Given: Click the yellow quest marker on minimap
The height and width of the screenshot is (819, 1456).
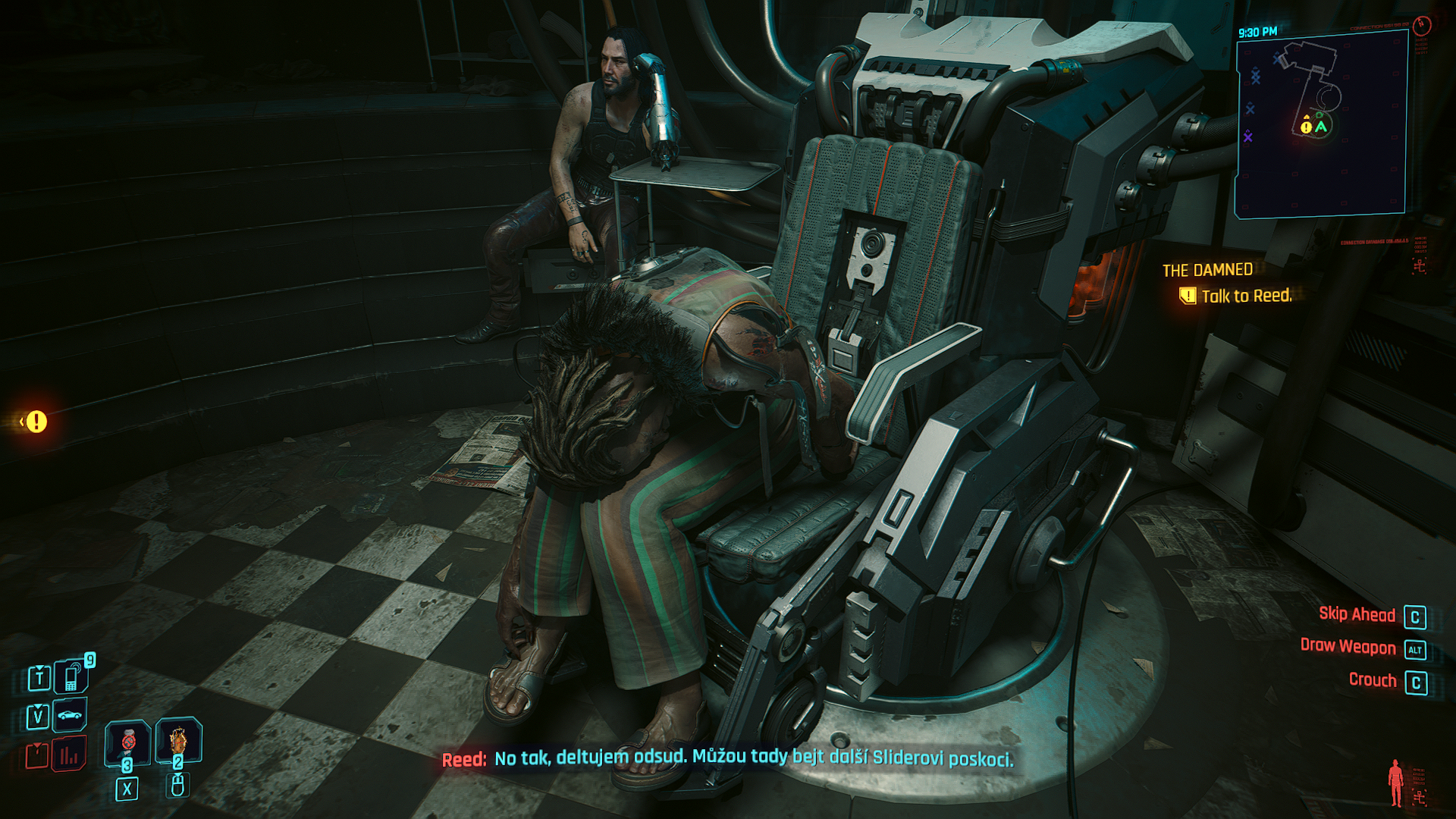Looking at the screenshot, I should coord(1306,127).
